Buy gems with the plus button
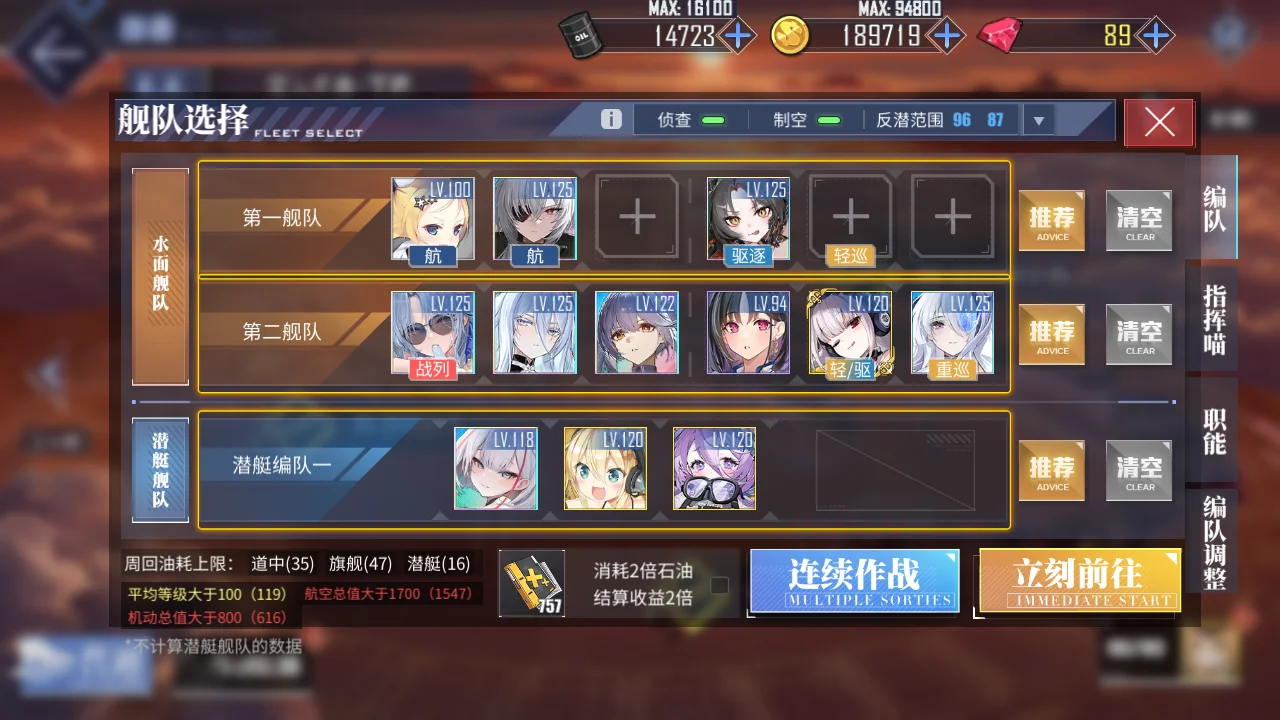Image resolution: width=1280 pixels, height=720 pixels. (x=1156, y=37)
